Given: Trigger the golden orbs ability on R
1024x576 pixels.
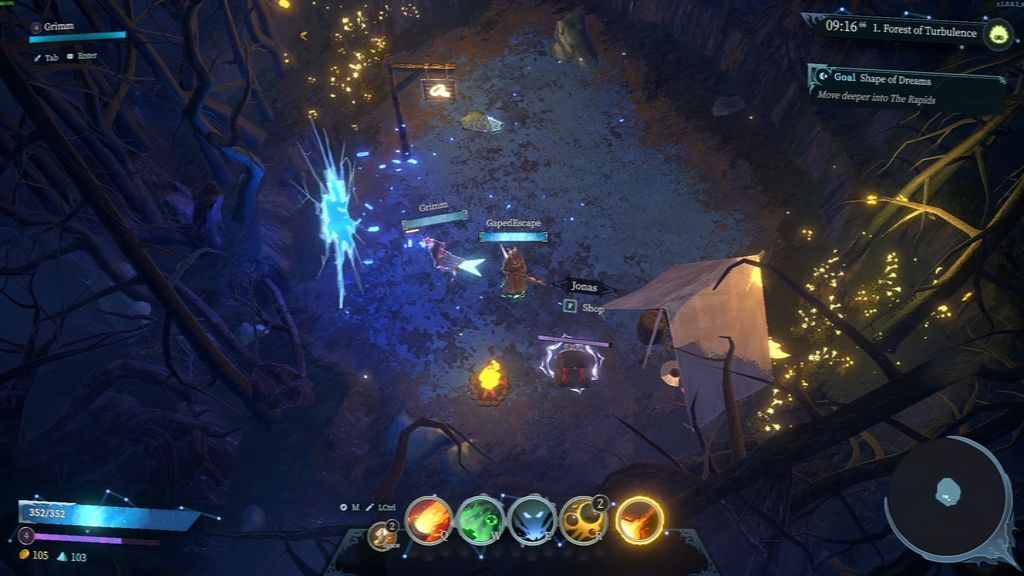Looking at the screenshot, I should [x=585, y=520].
